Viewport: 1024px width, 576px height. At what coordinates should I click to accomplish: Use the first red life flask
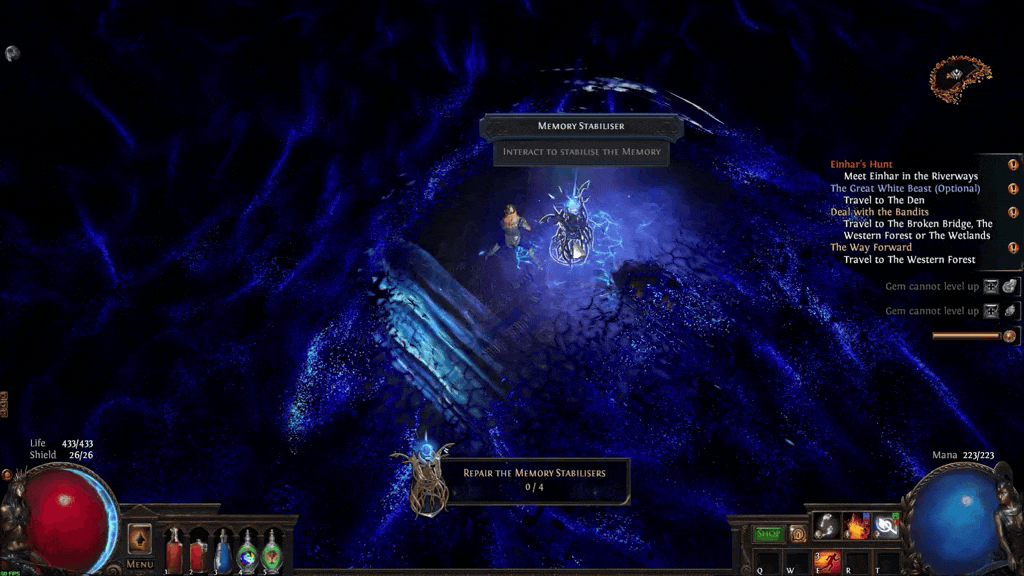(x=175, y=550)
